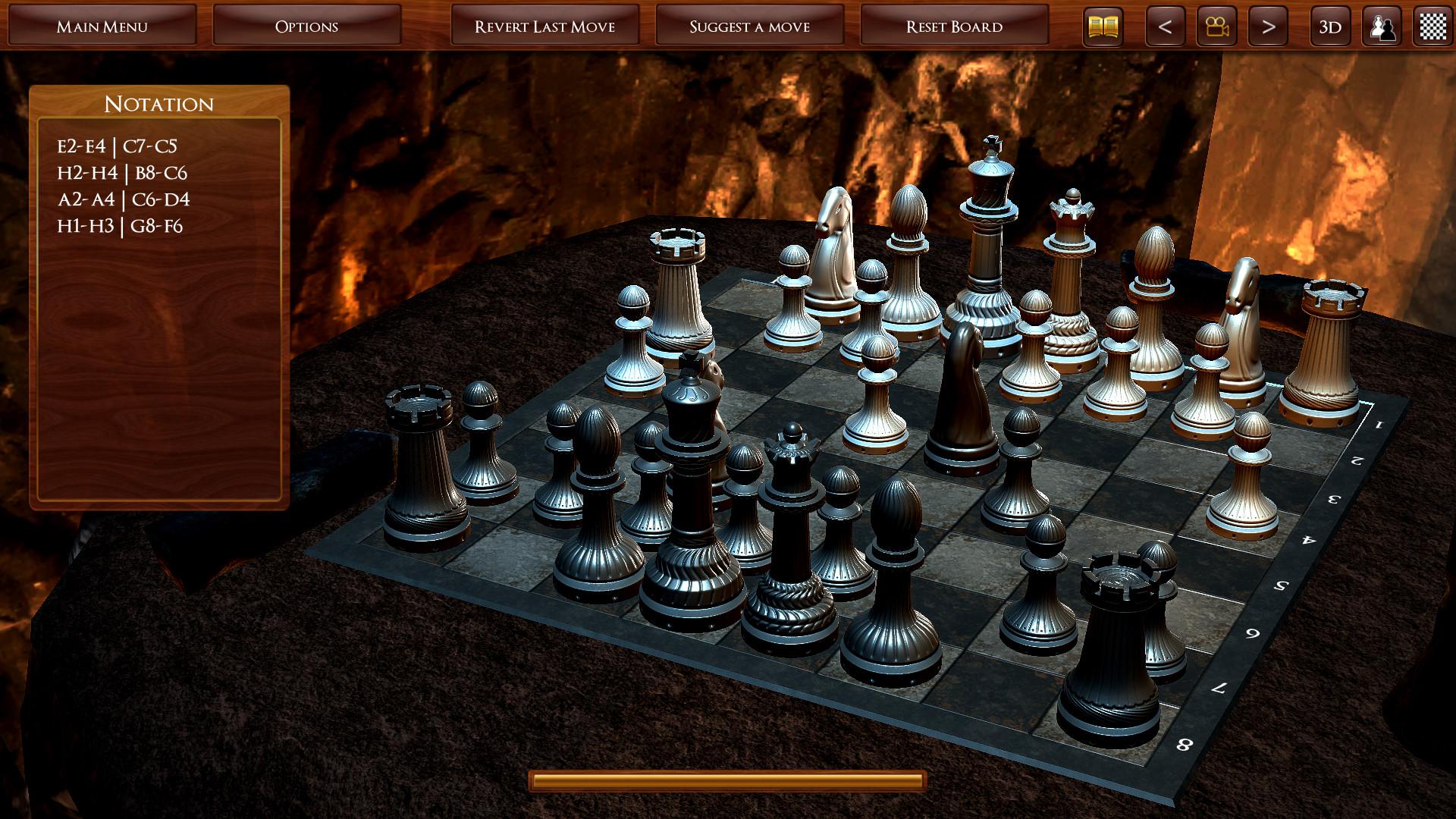Click Revert Last Move
The image size is (1456, 819).
545,25
